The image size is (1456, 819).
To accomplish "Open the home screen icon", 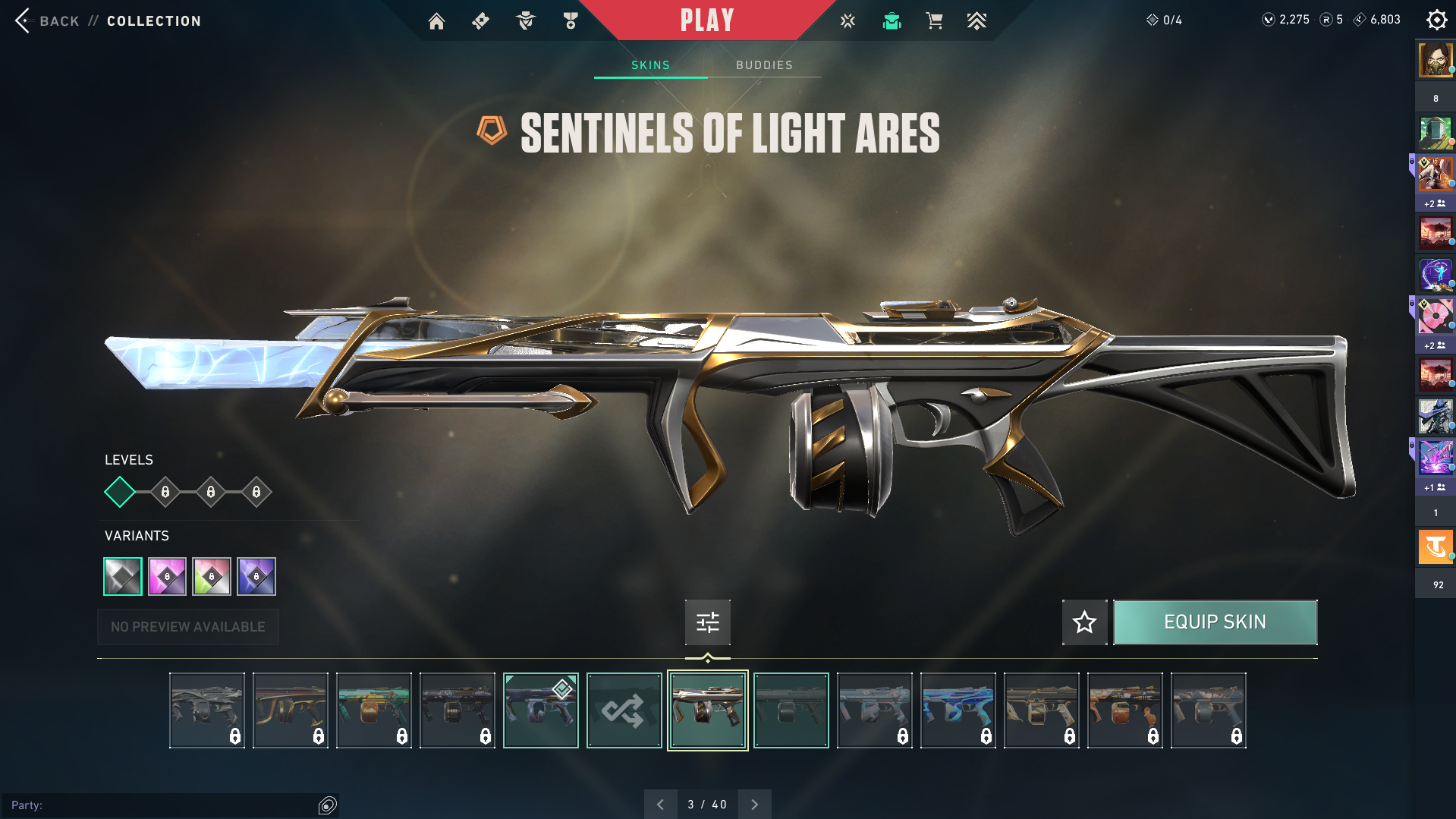I will (x=436, y=21).
